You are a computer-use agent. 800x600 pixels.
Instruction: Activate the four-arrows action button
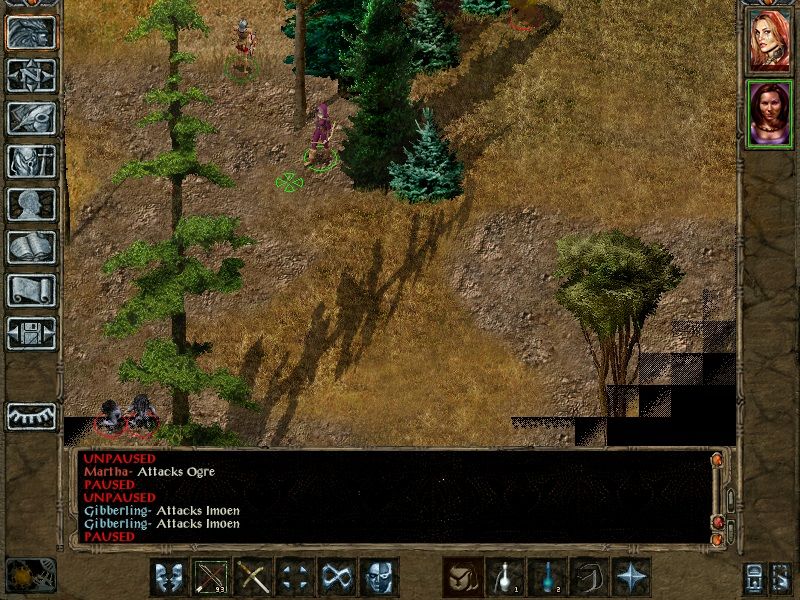pos(295,577)
